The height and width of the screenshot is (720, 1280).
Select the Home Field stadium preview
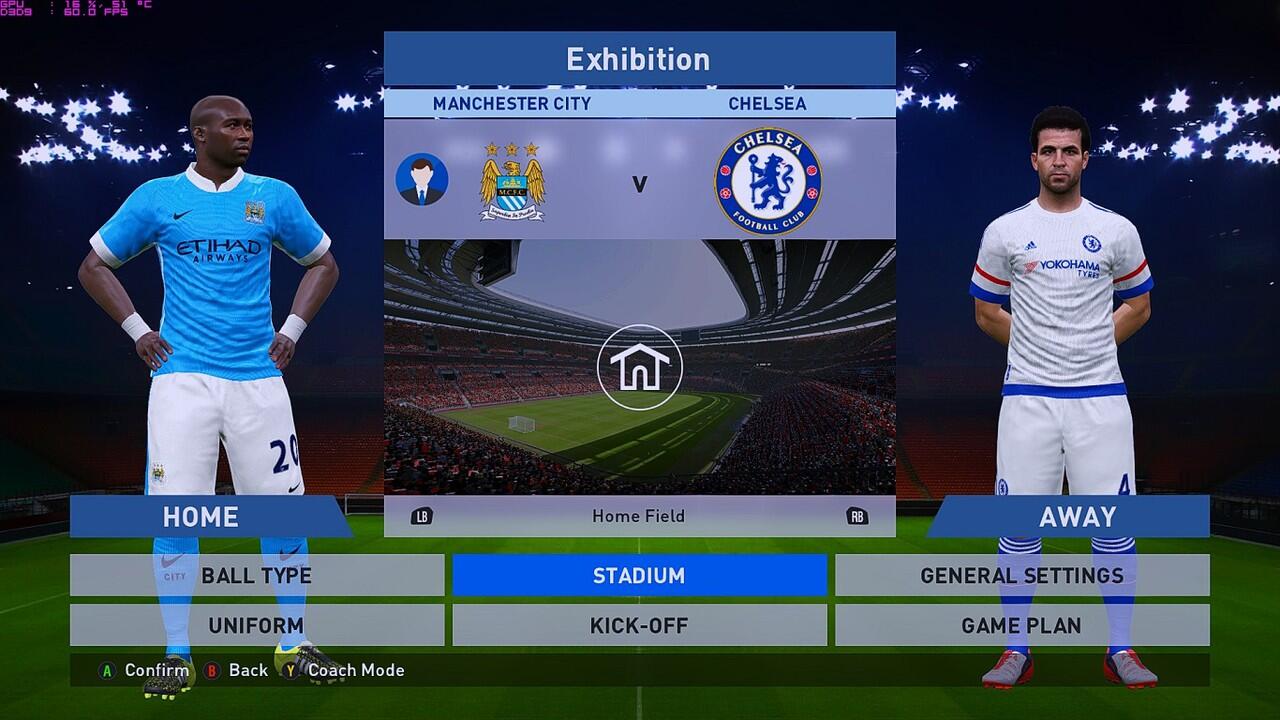click(640, 367)
